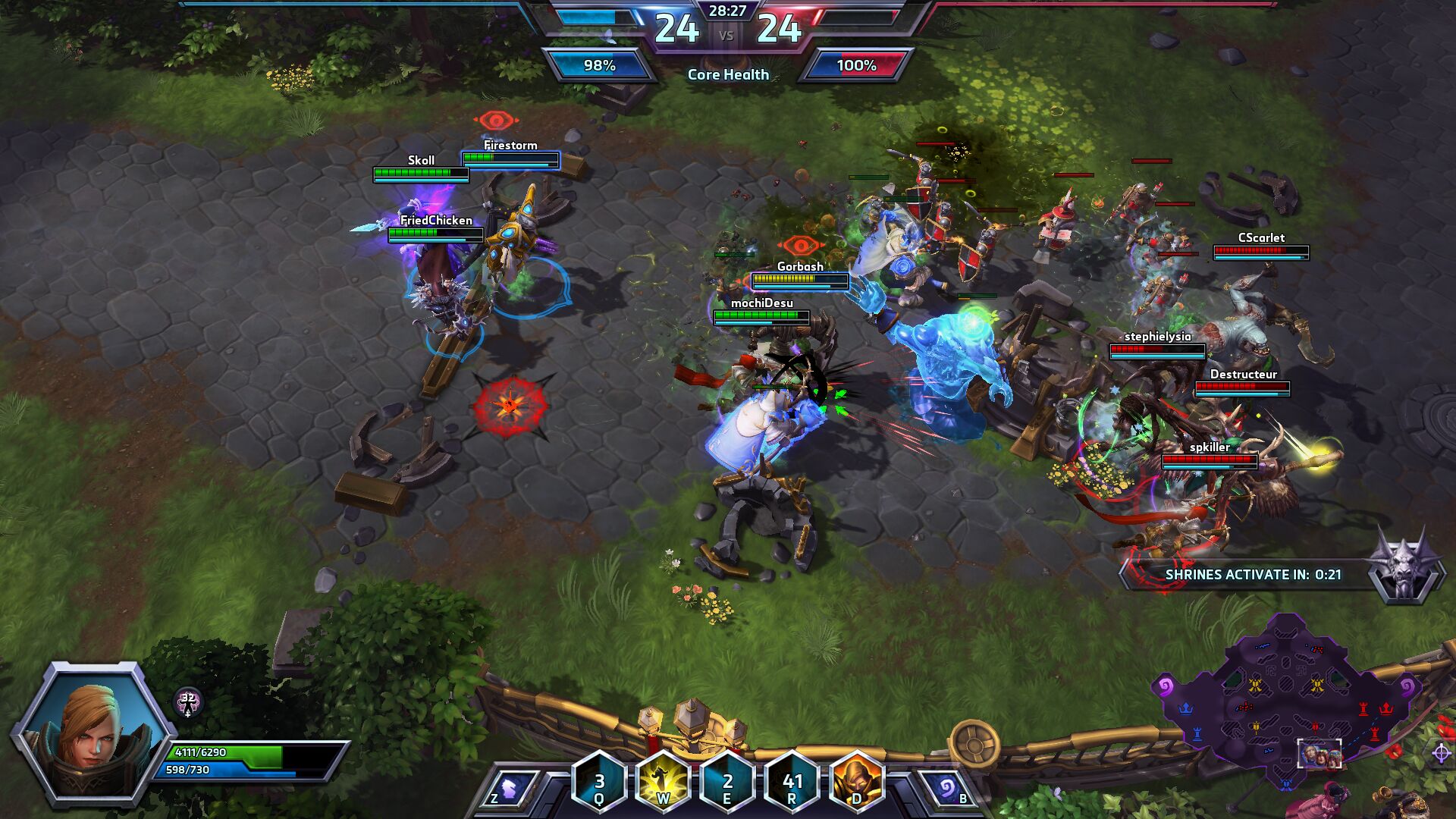The image size is (1456, 819).
Task: Select the E ability slot
Action: [x=727, y=782]
